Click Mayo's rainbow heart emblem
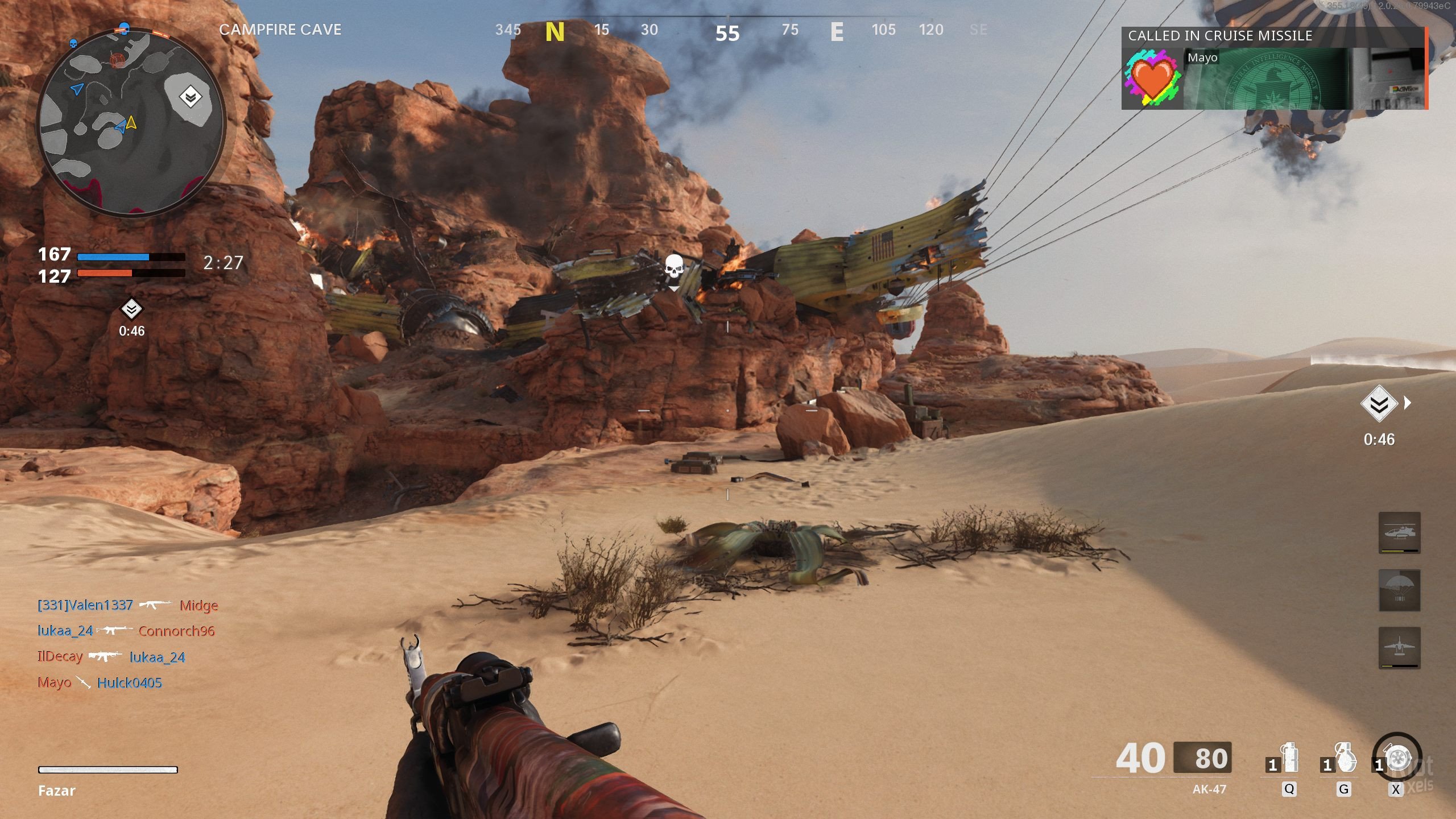 (1152, 78)
